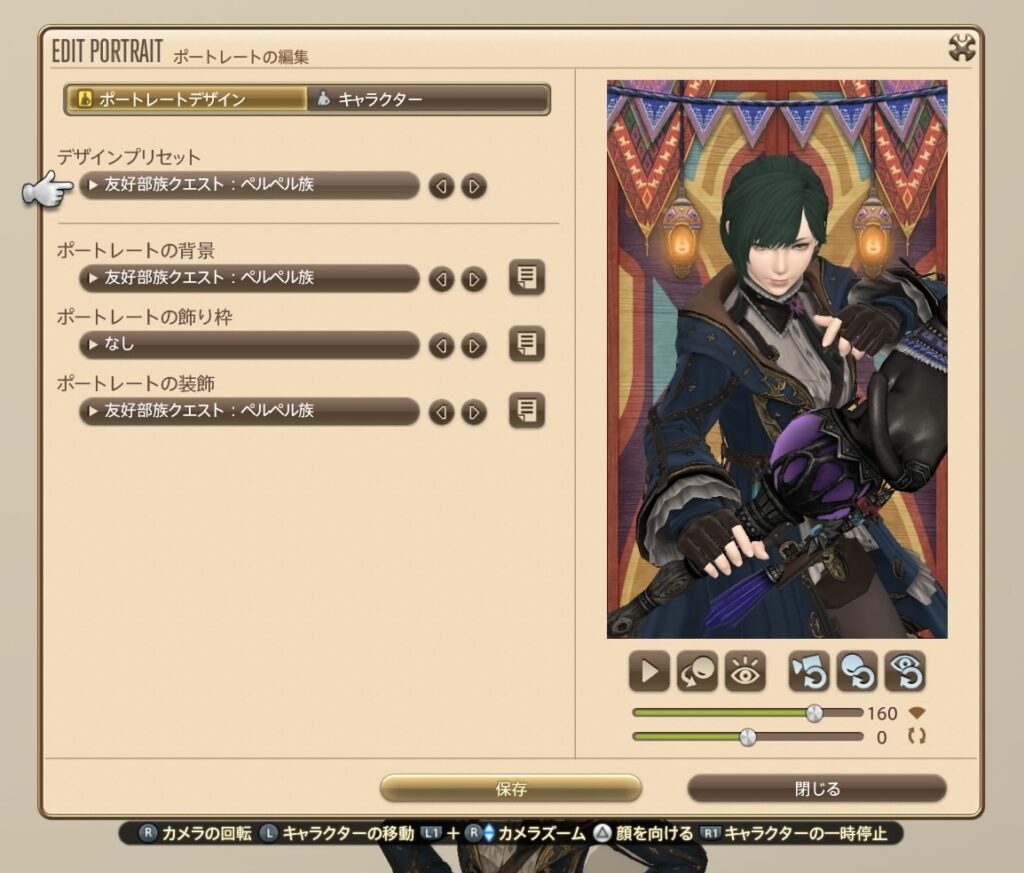The width and height of the screenshot is (1024, 873).
Task: Select next portrait background arrow
Action: (474, 279)
